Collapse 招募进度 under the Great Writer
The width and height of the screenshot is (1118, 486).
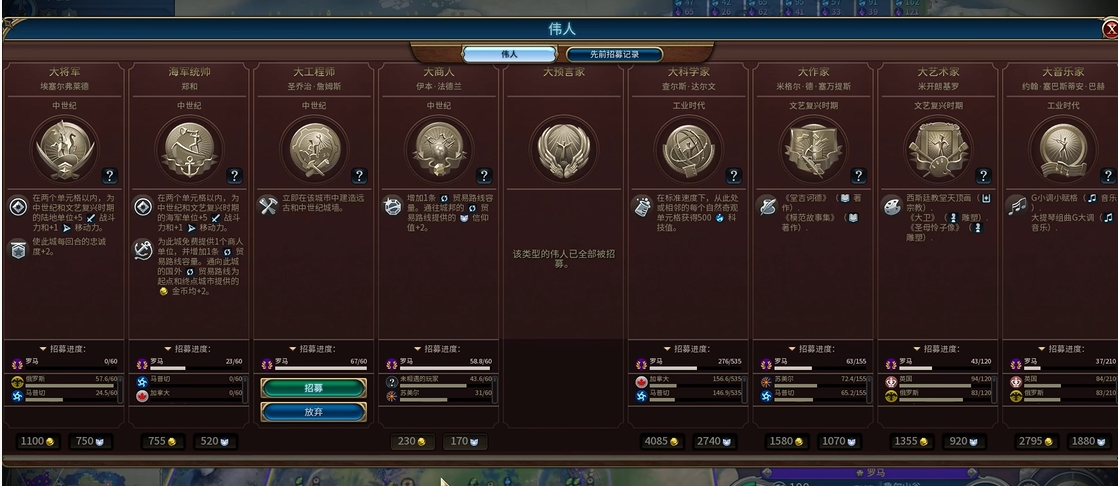811,348
